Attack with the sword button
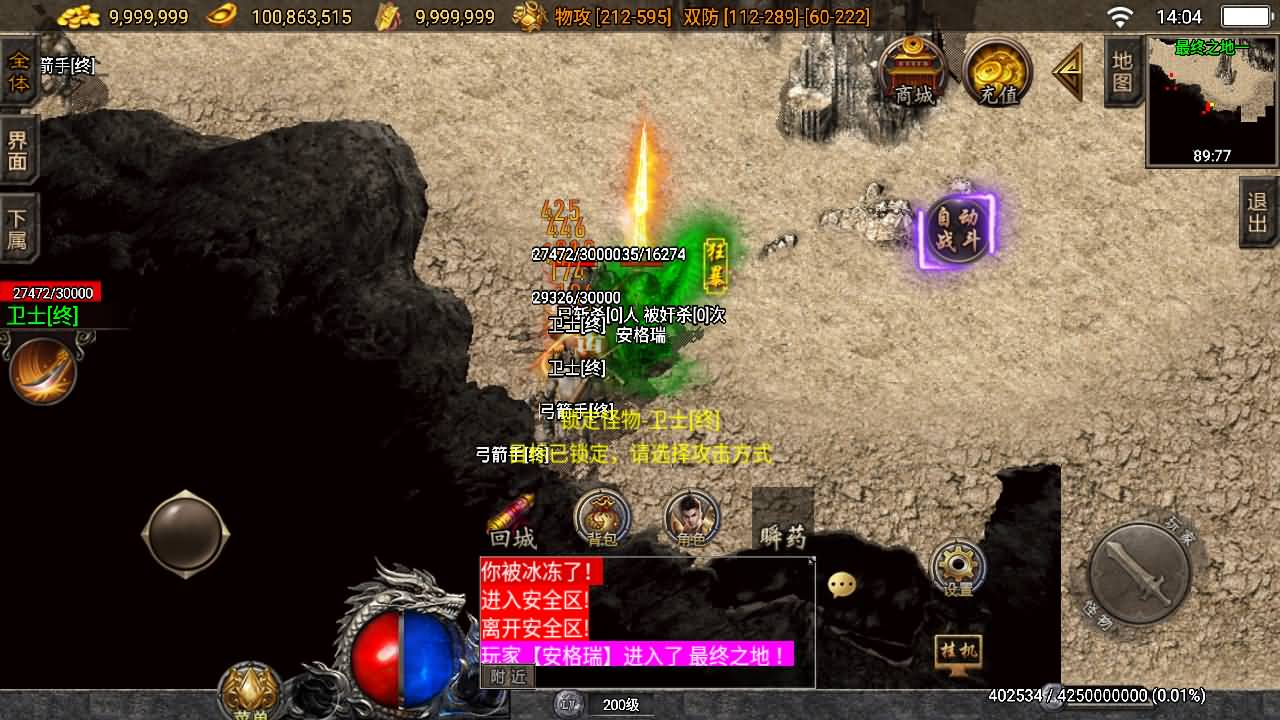Screen dimensions: 1280x720 [x=1139, y=573]
